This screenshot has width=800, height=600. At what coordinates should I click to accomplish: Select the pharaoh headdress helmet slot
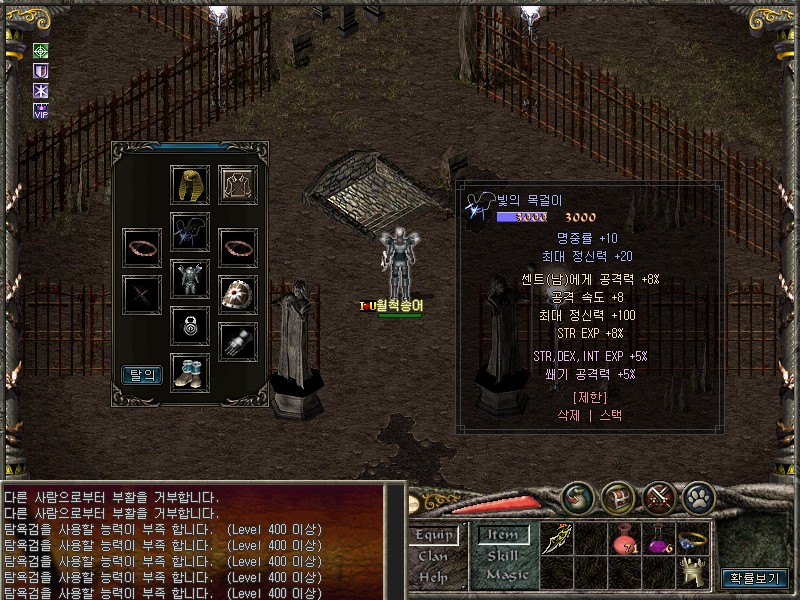[x=190, y=185]
